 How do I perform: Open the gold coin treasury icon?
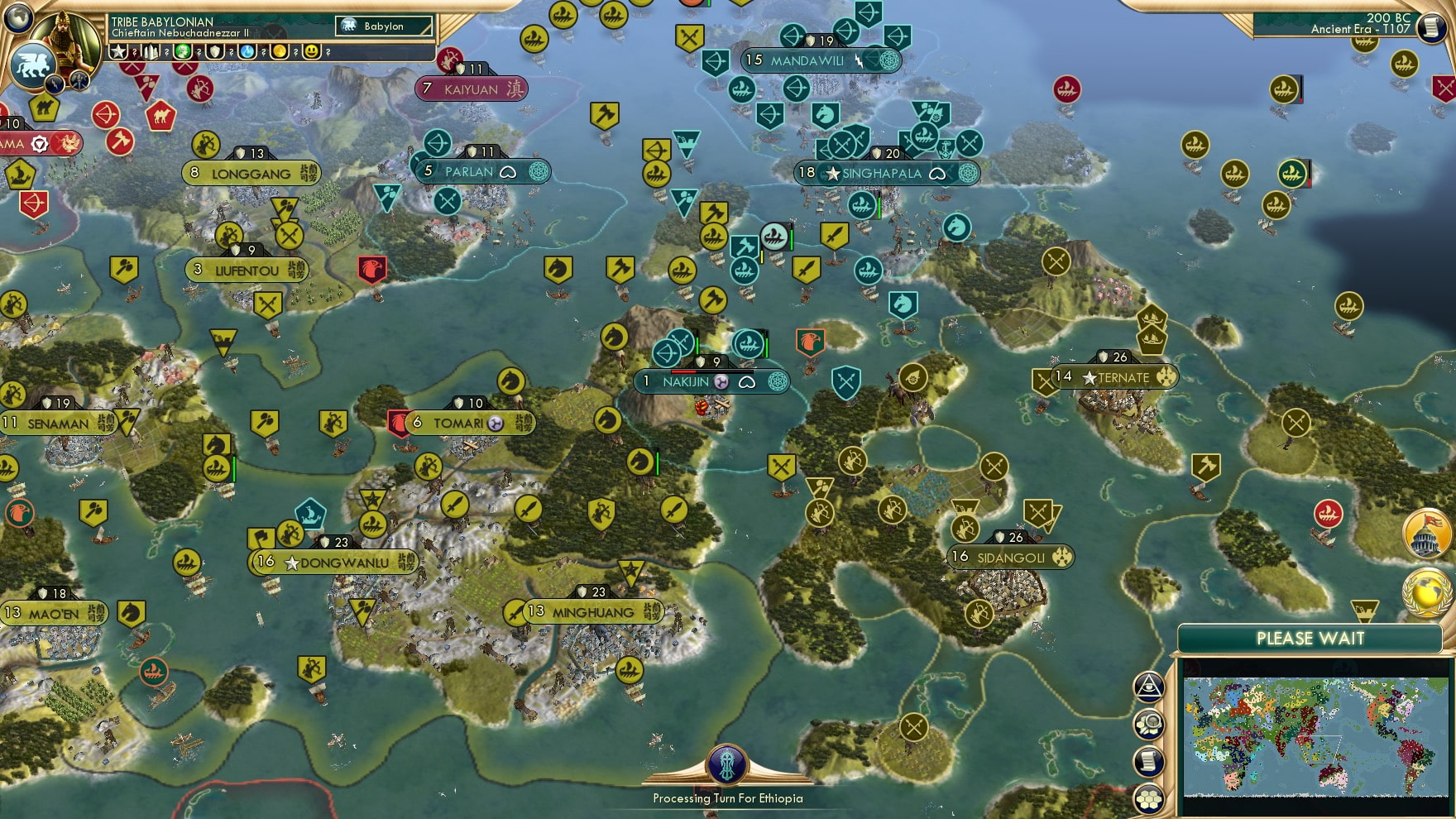coord(281,52)
